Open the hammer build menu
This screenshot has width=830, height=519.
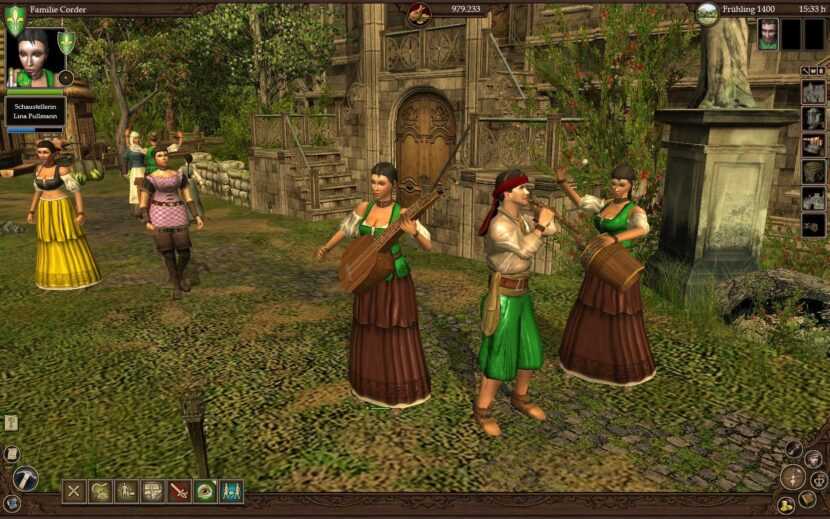[25, 479]
